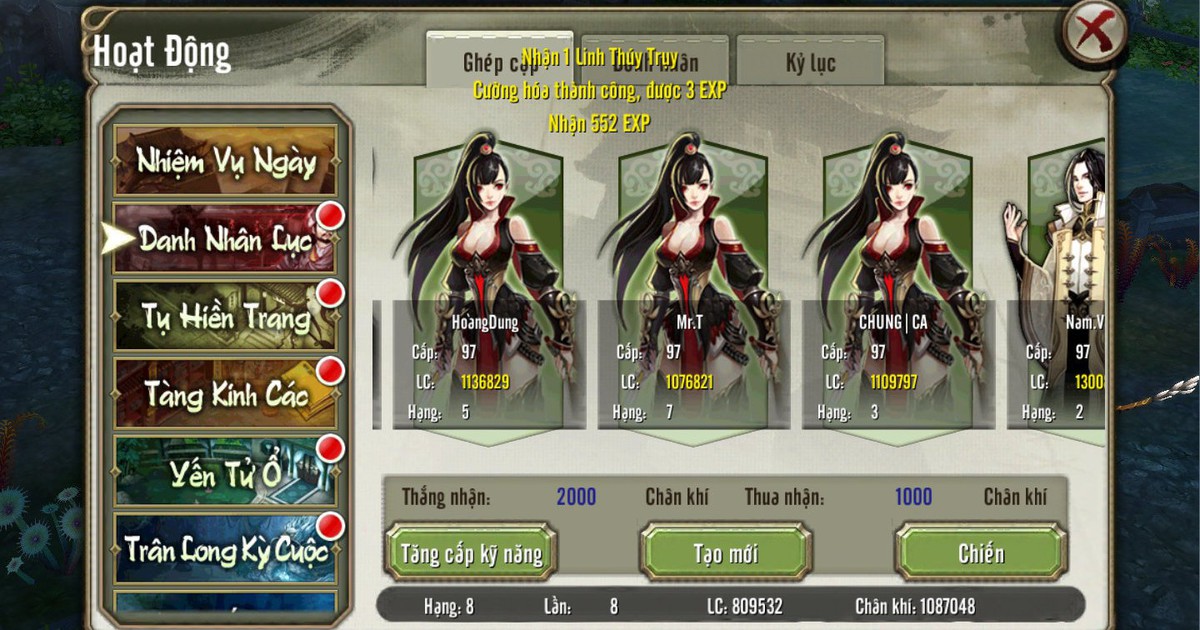Generate new opponents with Tạo mới
This screenshot has height=630, width=1200.
coord(725,552)
